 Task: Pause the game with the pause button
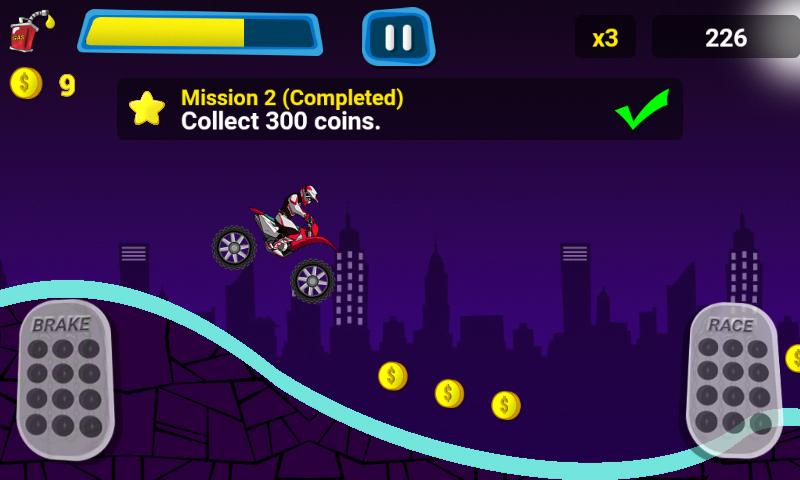coord(398,37)
